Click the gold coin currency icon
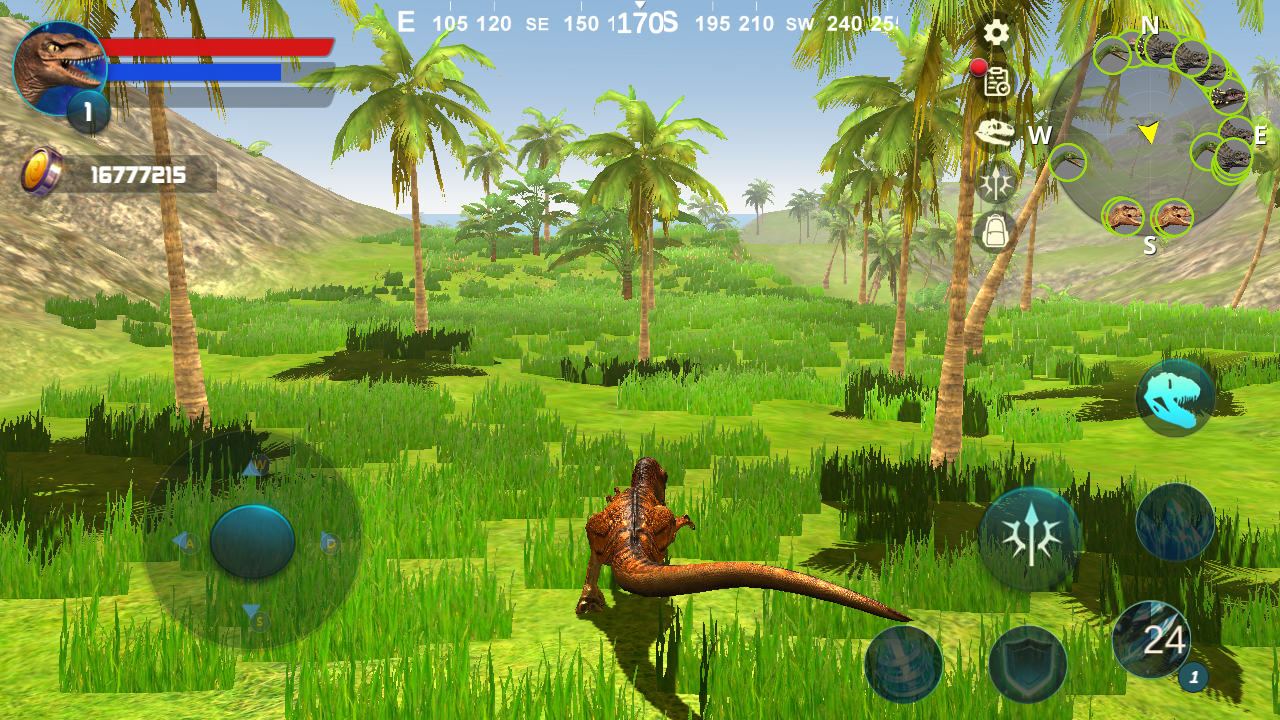 42,172
